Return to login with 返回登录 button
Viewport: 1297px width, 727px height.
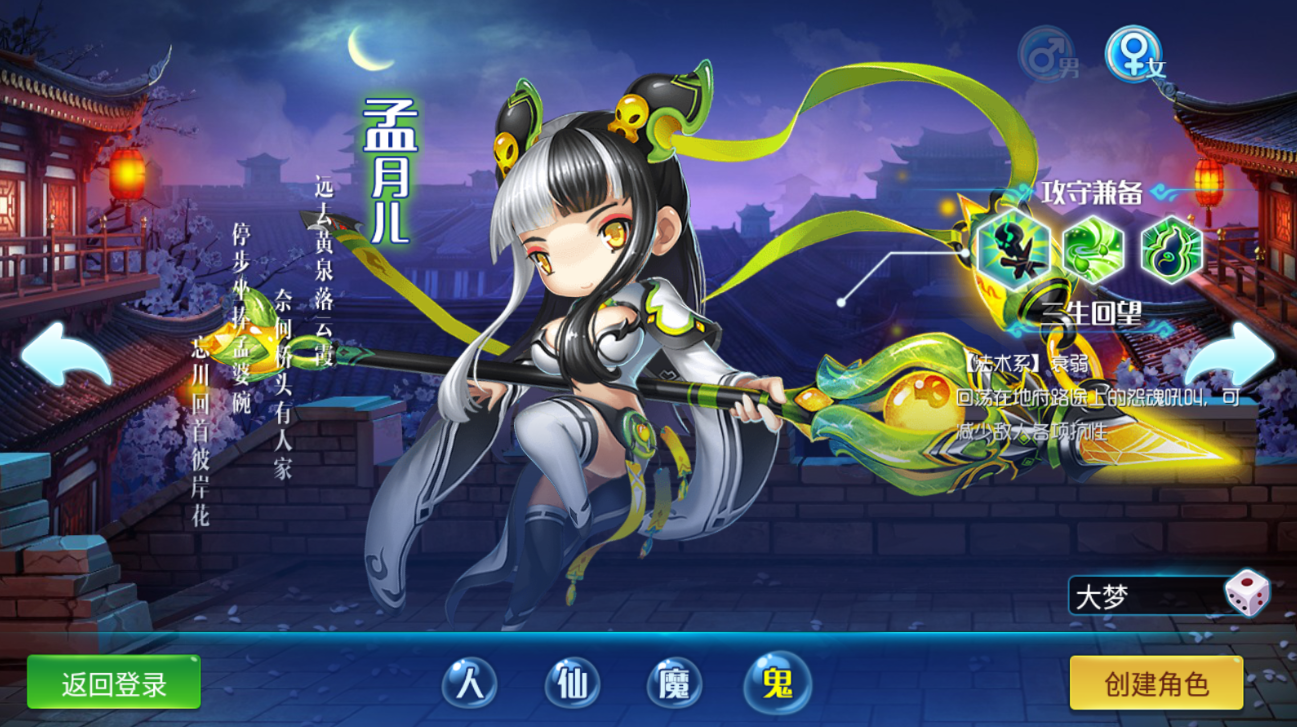tap(114, 684)
